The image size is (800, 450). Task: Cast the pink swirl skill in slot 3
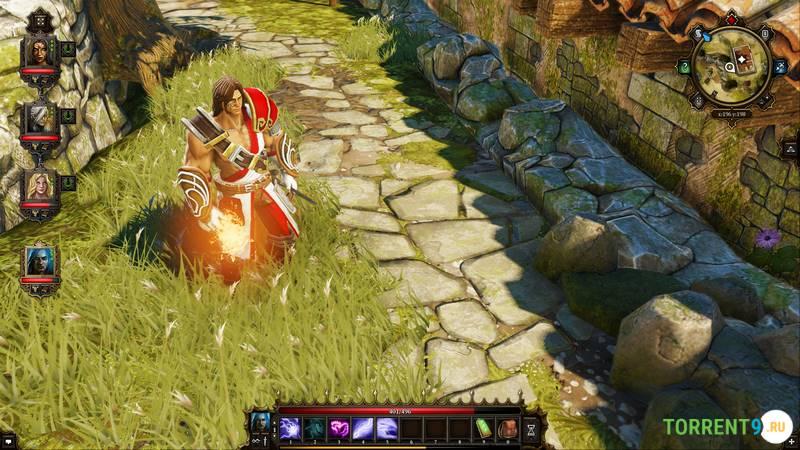(338, 429)
